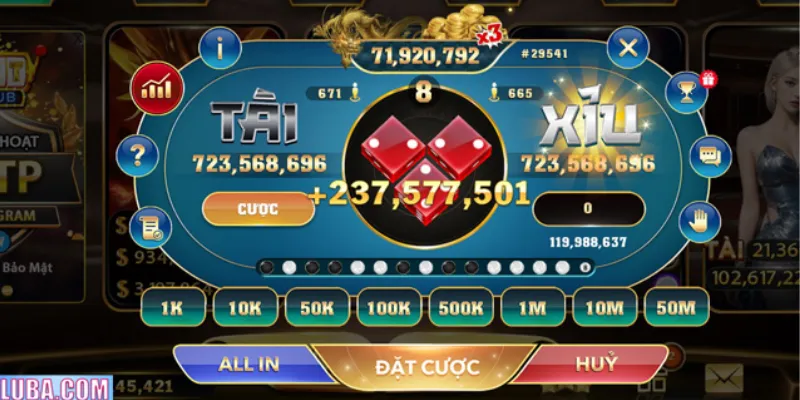
Task: View the bet history scroll icon
Action: (151, 228)
